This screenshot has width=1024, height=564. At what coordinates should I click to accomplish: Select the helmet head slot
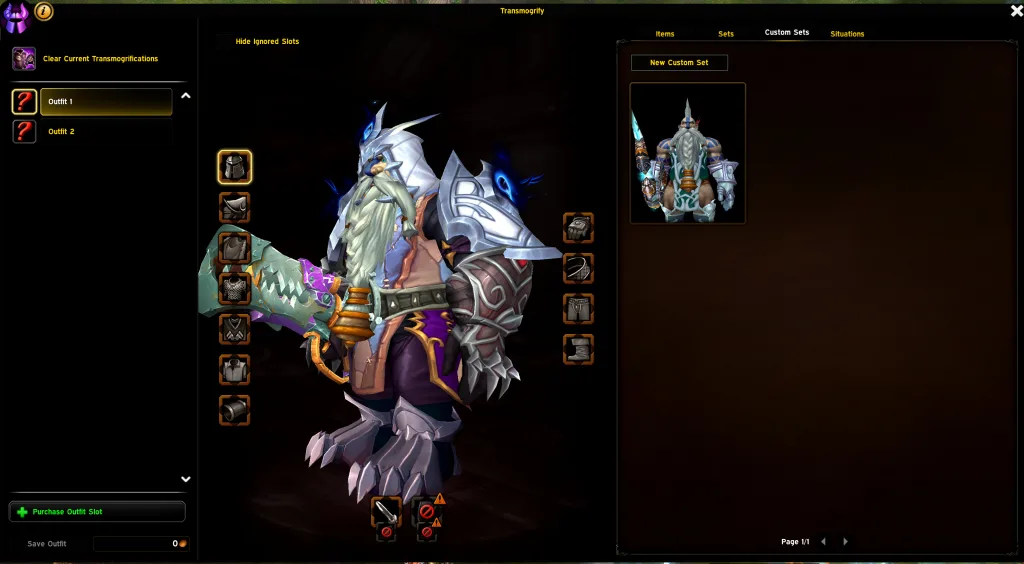click(235, 167)
